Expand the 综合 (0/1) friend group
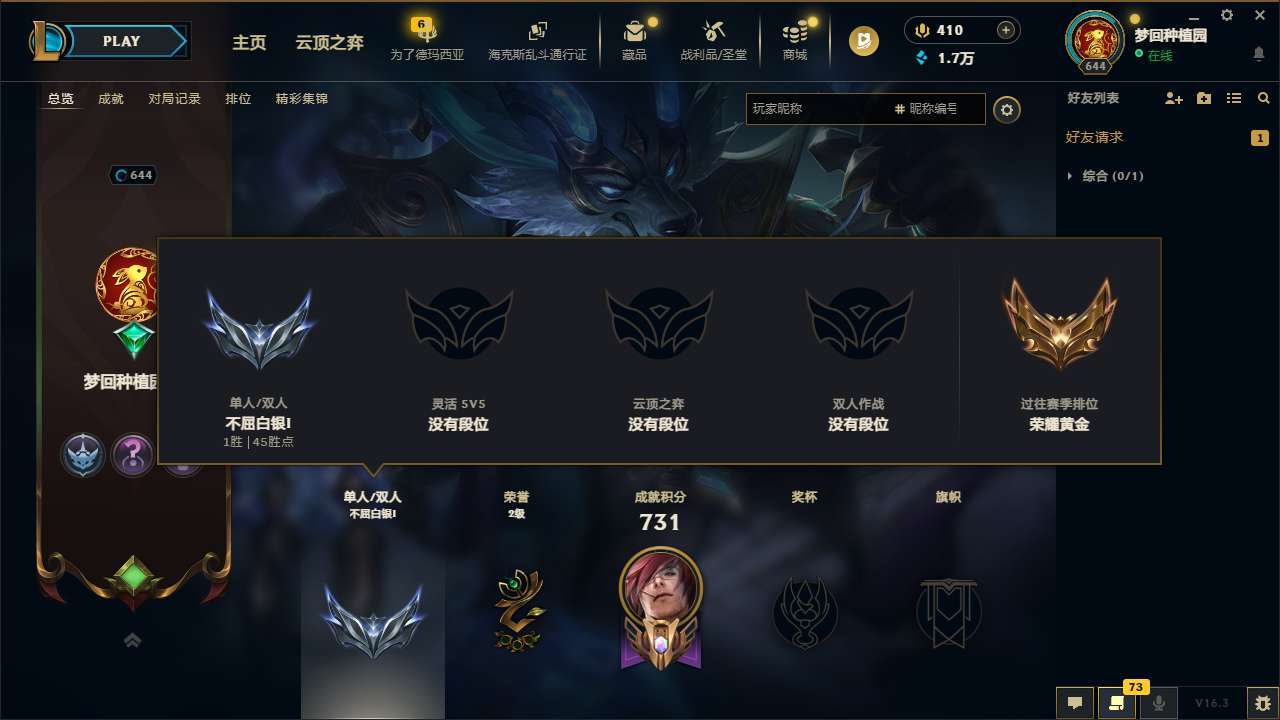The image size is (1280, 720). pyautogui.click(x=1107, y=176)
